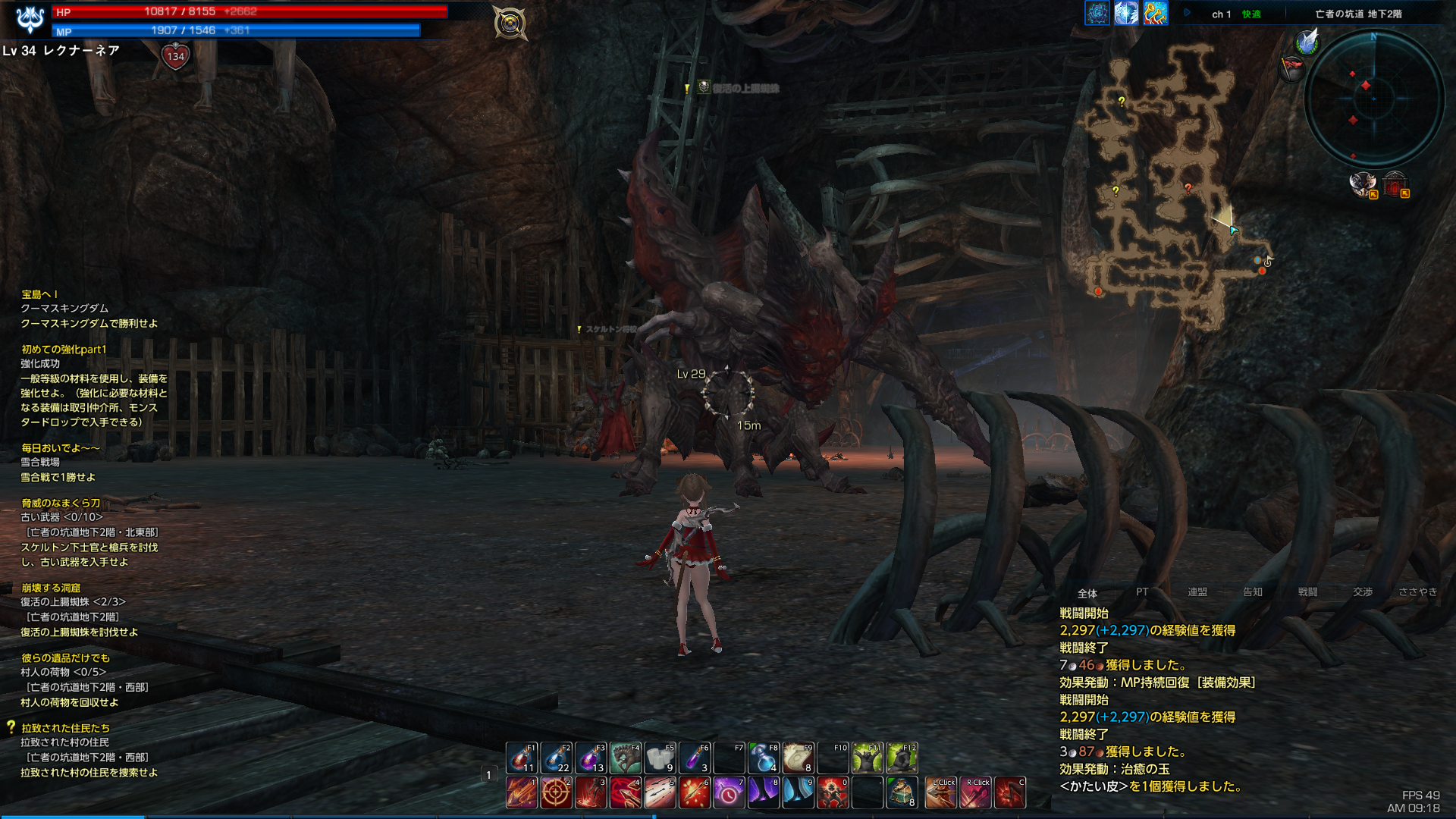Switch to the ささやき whisper tab
The width and height of the screenshot is (1456, 819).
[x=1417, y=592]
